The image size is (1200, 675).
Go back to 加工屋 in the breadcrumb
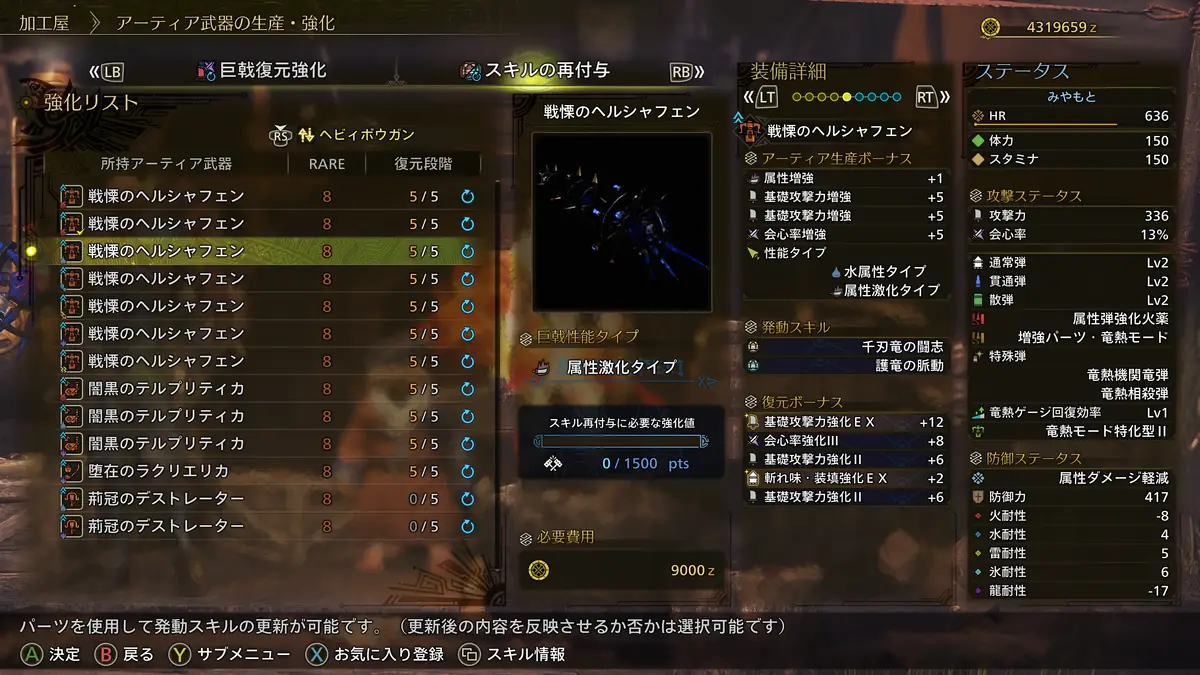(x=43, y=22)
